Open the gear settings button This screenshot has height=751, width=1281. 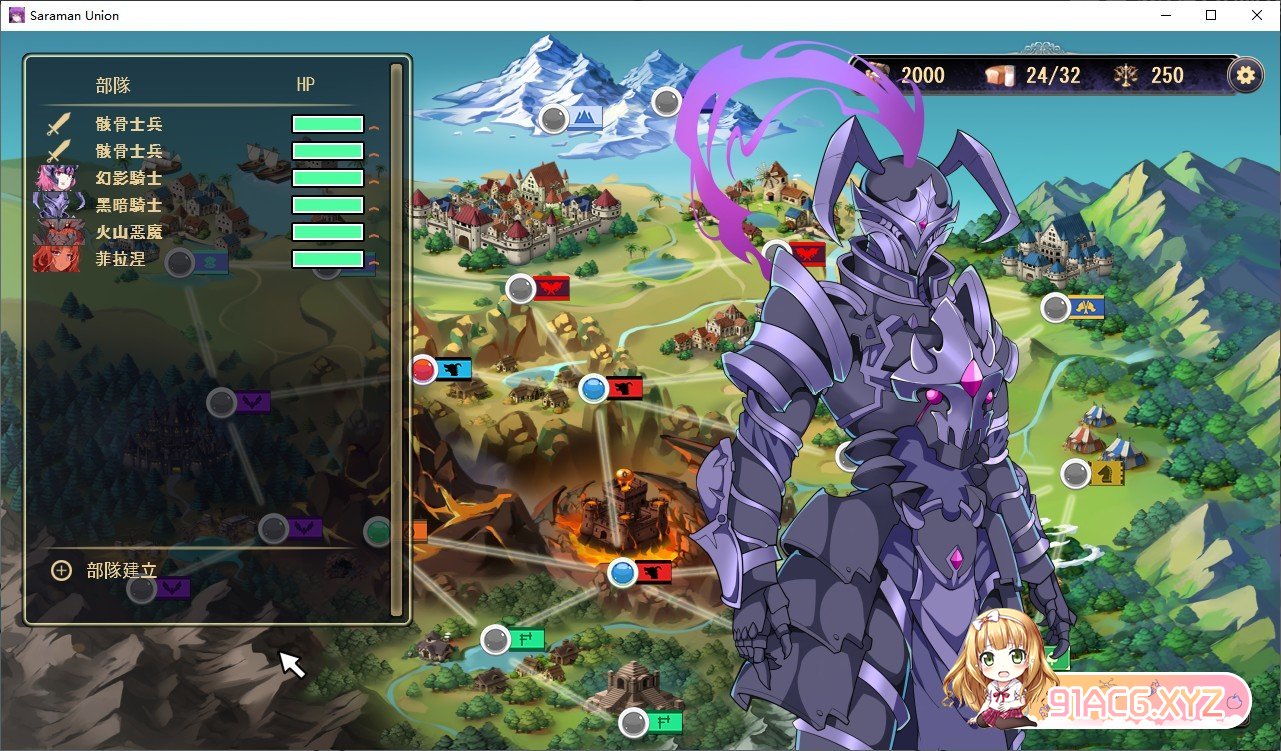click(1245, 75)
